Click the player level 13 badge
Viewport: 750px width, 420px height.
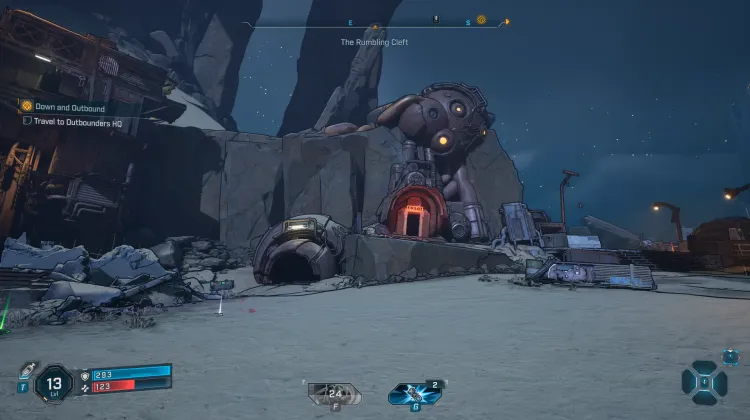[53, 383]
